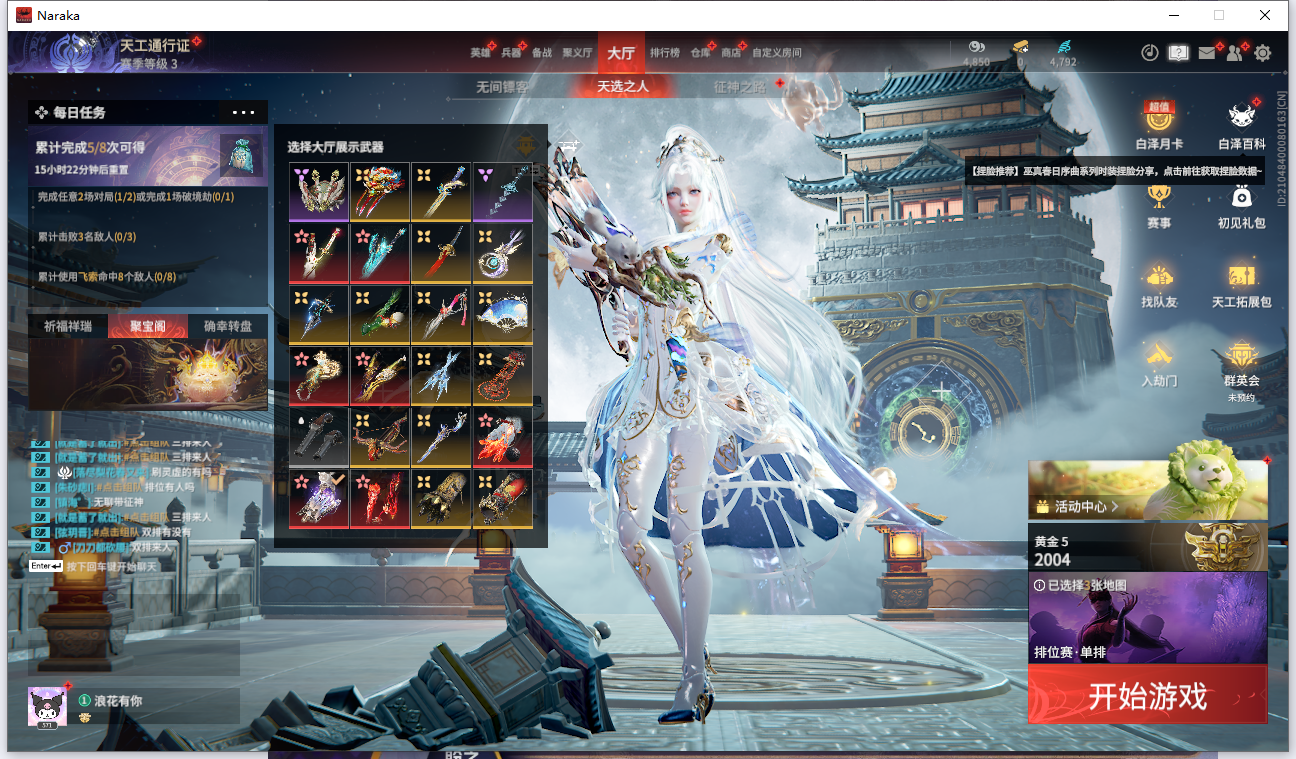1296x759 pixels.
Task: Open settings with the gear icon
Action: (1263, 53)
